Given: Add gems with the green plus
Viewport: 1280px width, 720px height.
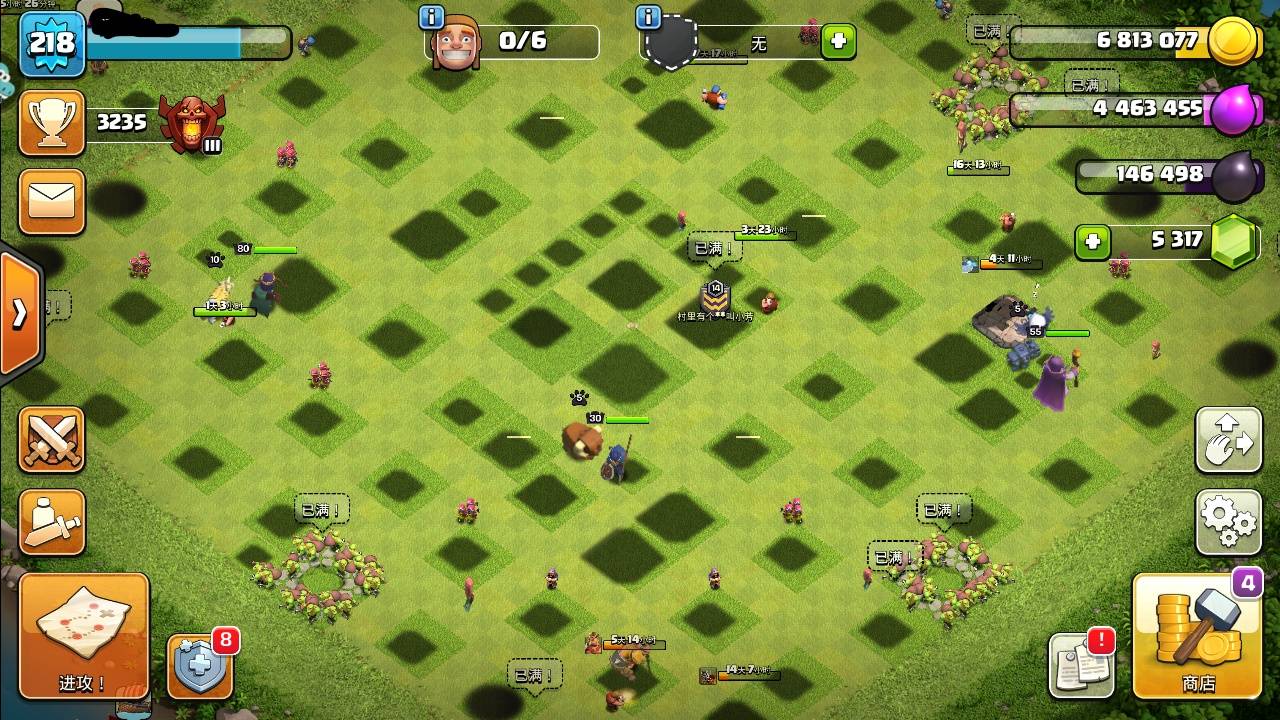Looking at the screenshot, I should [x=1092, y=242].
